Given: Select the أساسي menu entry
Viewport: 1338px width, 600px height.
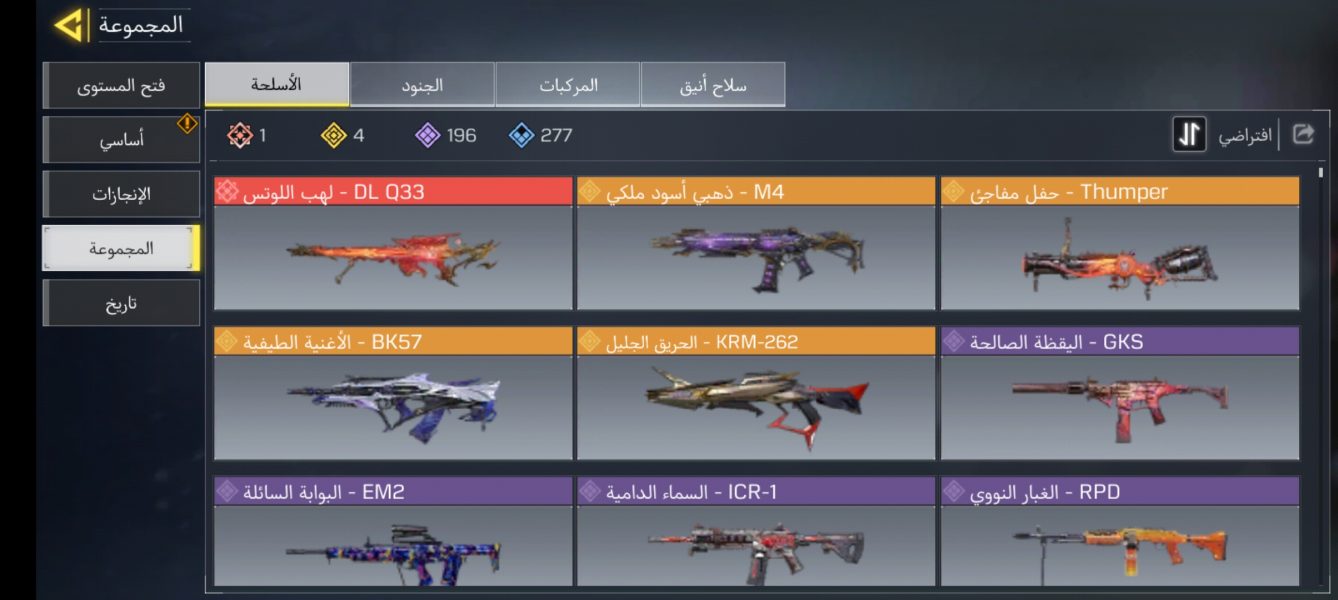Looking at the screenshot, I should 121,140.
